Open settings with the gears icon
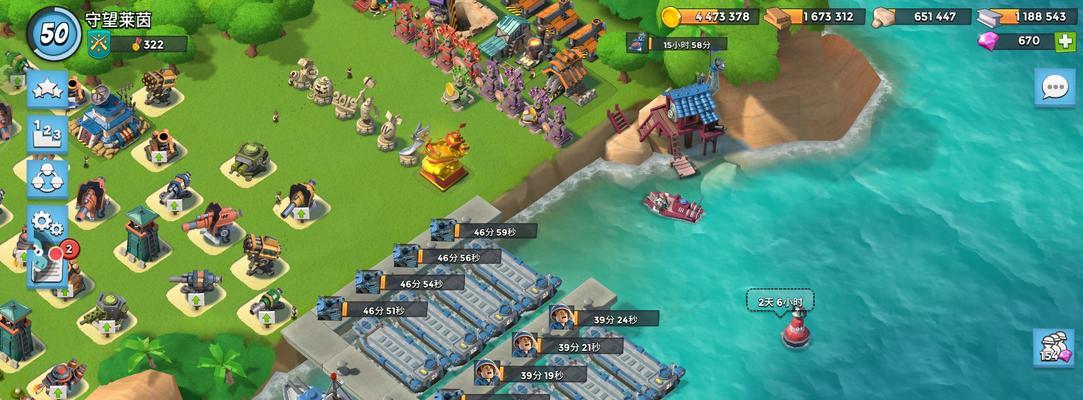The image size is (1083, 400). point(47,221)
